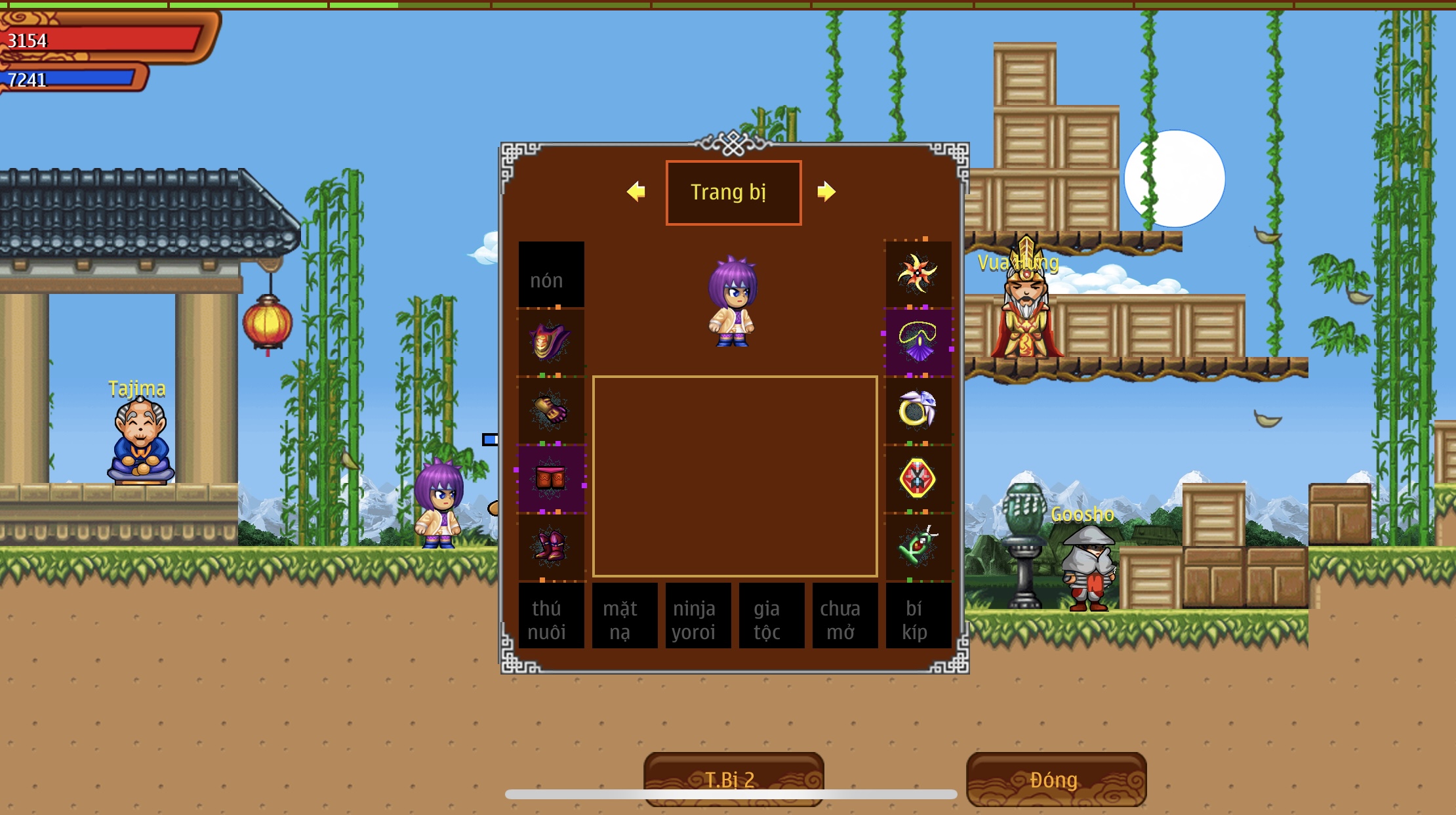Viewport: 1456px width, 815px height.
Task: Select the shuriken weapon slot
Action: (x=918, y=274)
